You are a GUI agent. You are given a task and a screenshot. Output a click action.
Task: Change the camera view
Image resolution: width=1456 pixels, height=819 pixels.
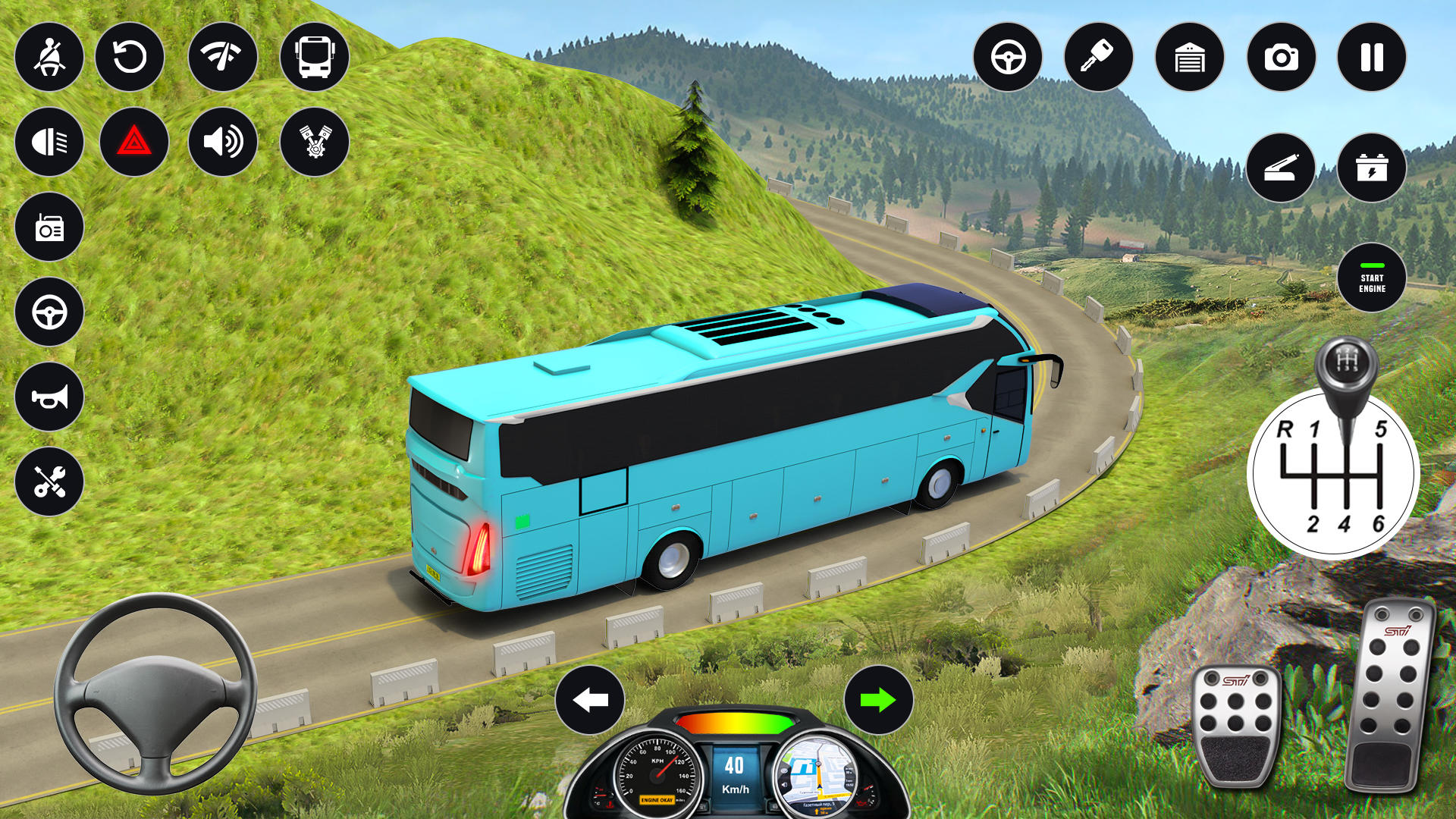click(x=1281, y=58)
